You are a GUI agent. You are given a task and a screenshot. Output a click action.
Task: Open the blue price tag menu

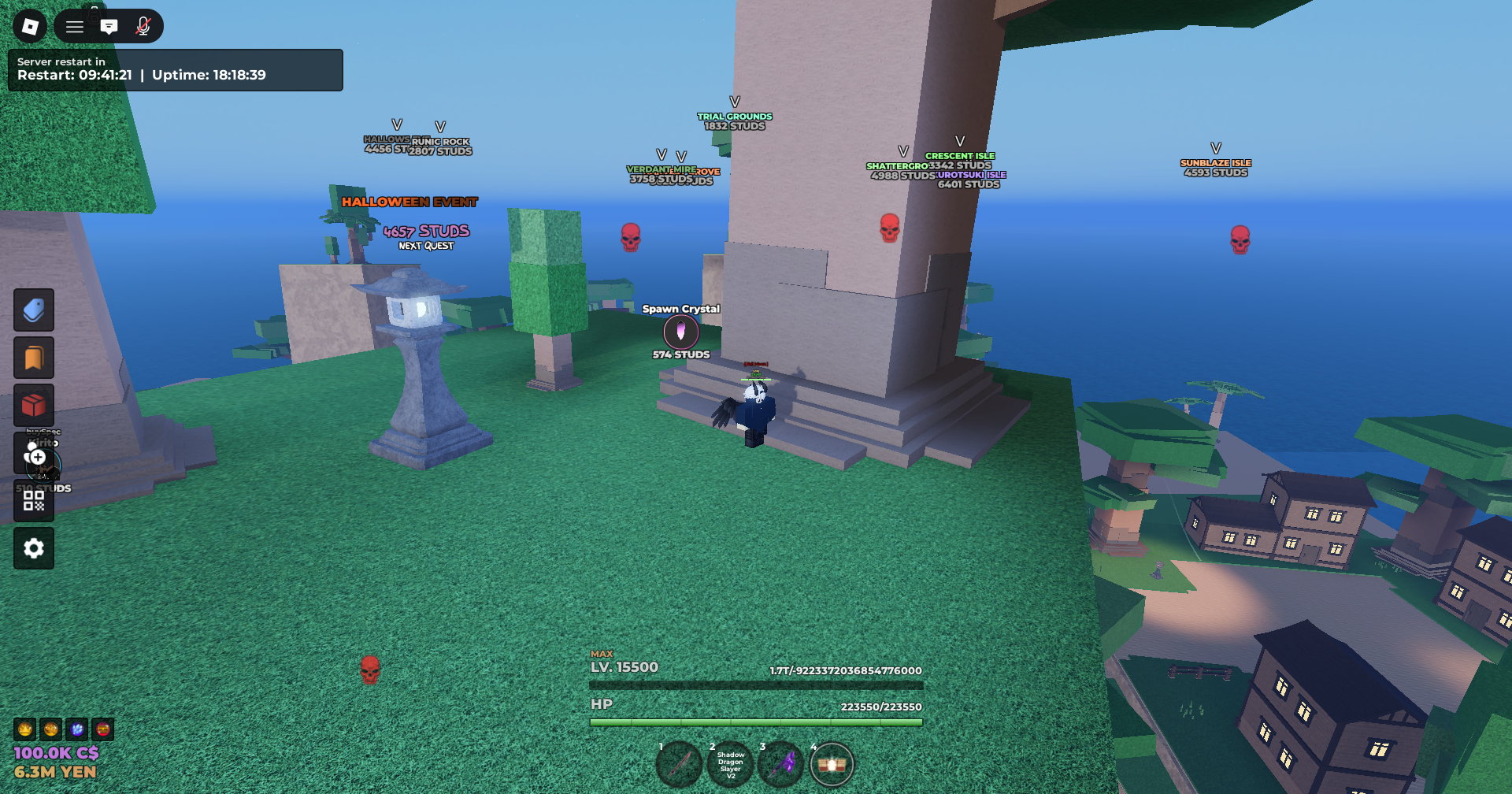tap(34, 310)
